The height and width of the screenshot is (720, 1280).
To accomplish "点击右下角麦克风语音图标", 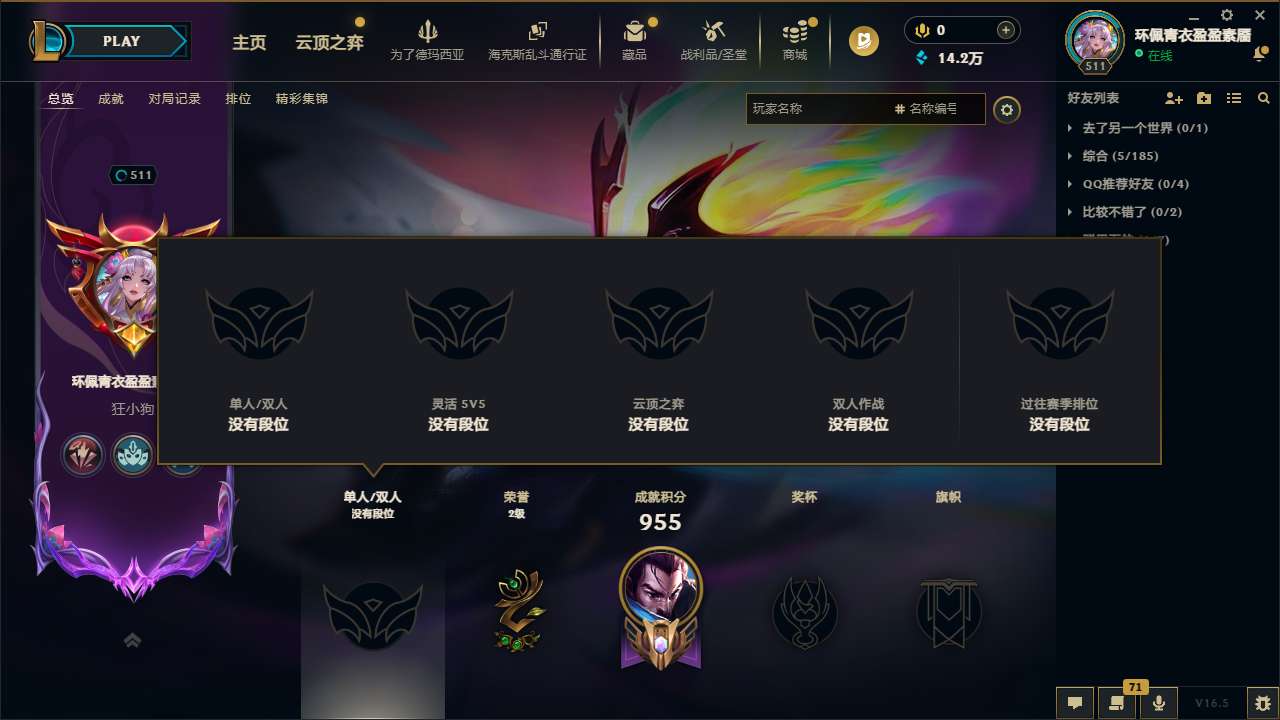I will pyautogui.click(x=1158, y=703).
